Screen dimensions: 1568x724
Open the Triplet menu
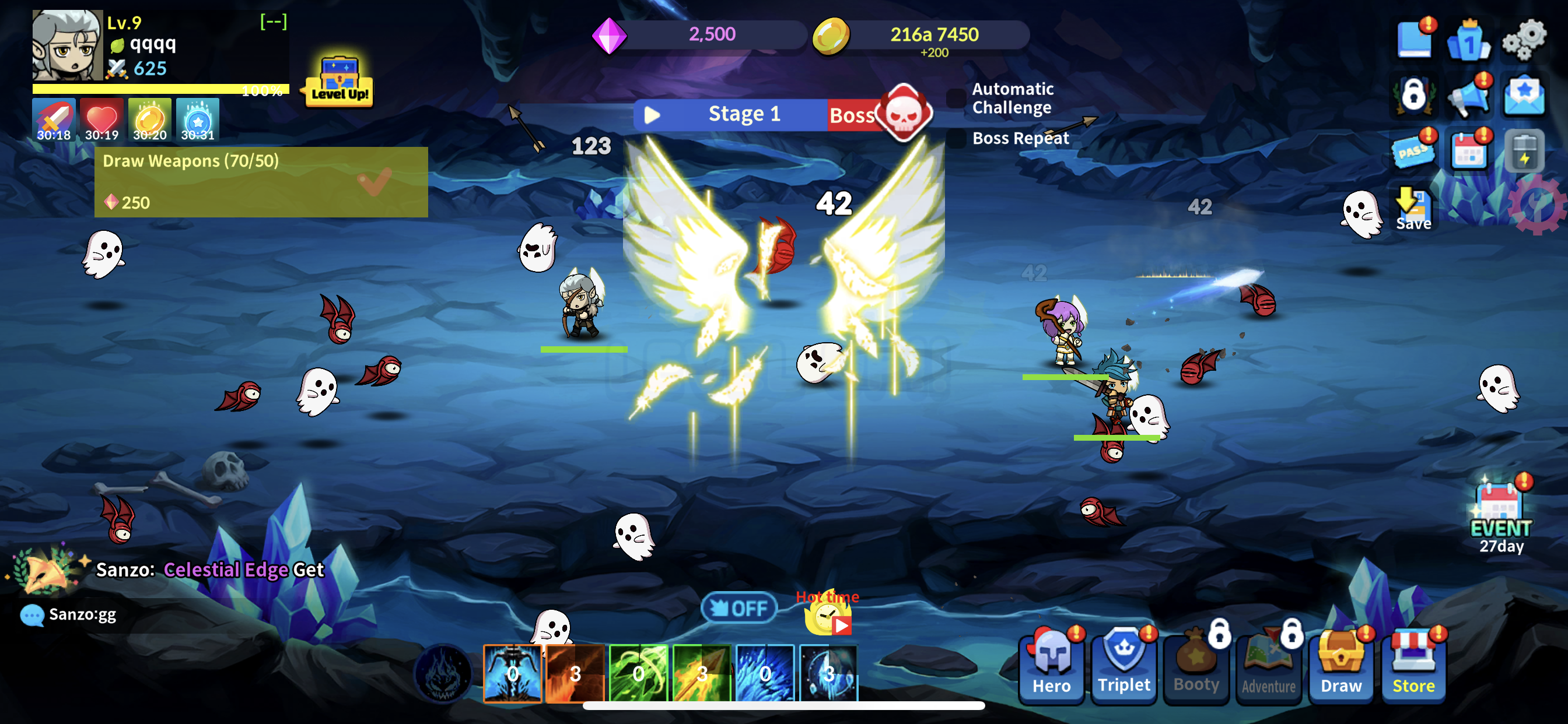pos(1123,666)
